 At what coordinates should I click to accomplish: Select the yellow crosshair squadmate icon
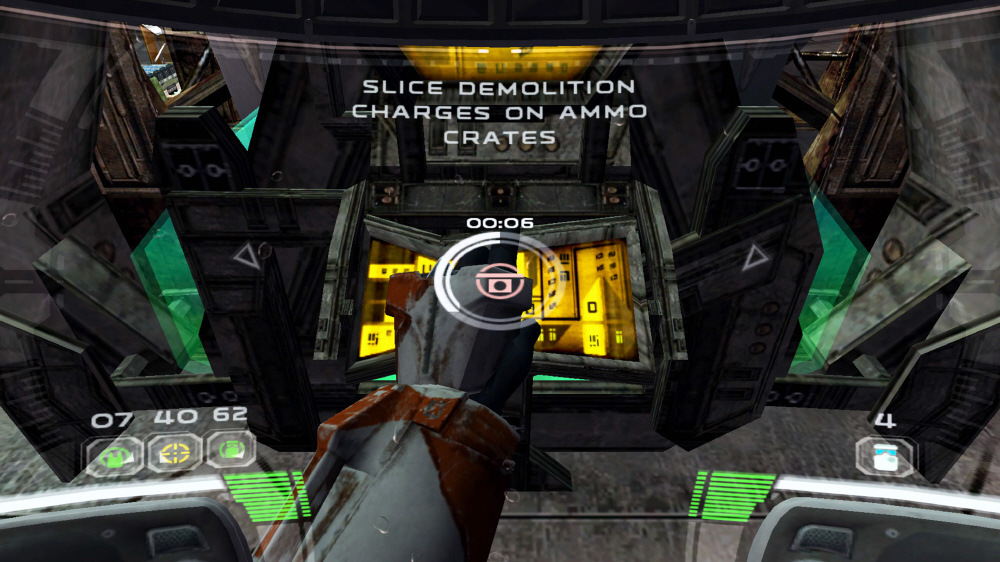point(174,454)
